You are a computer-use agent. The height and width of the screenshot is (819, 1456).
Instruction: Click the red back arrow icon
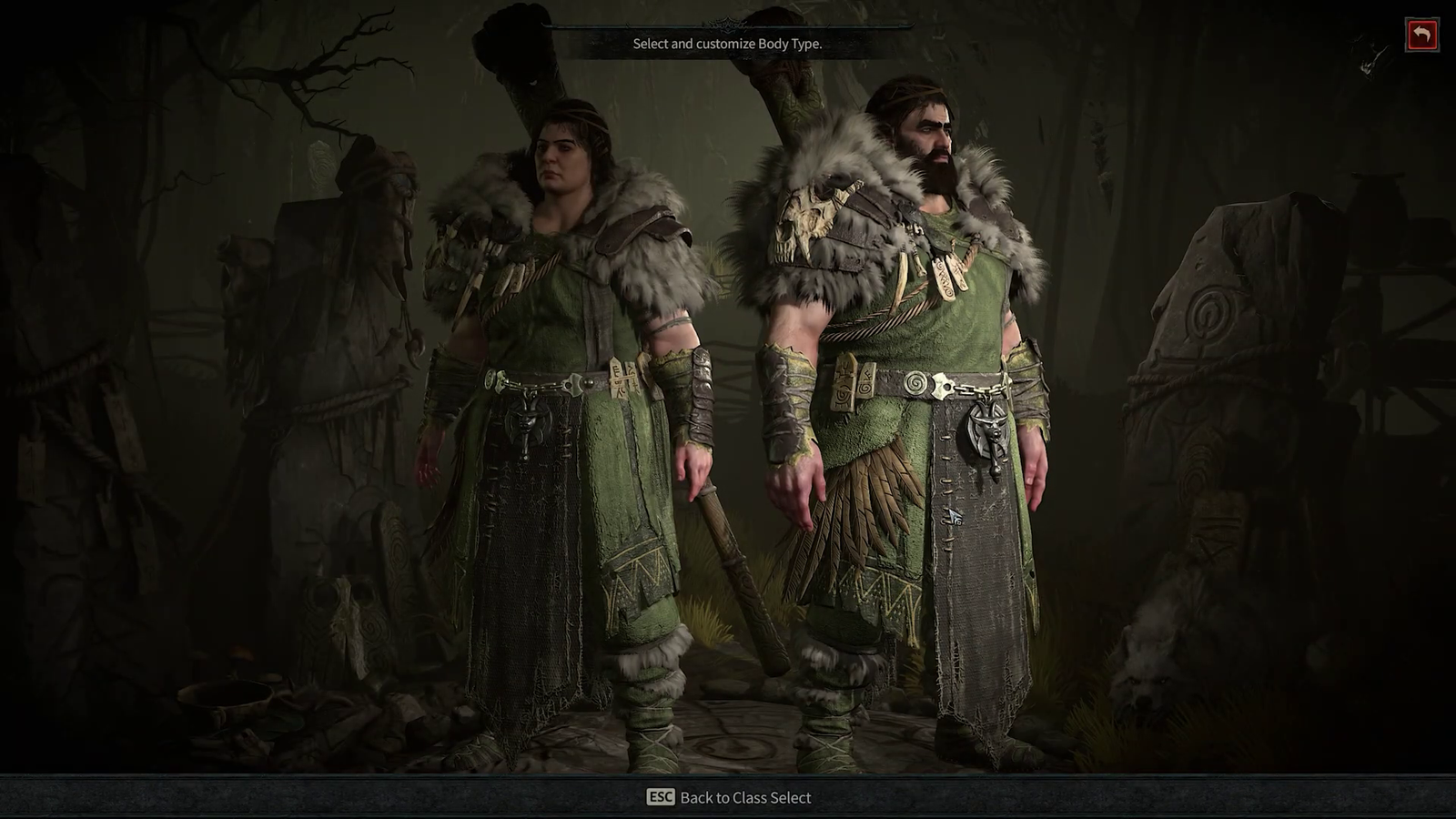pyautogui.click(x=1424, y=32)
